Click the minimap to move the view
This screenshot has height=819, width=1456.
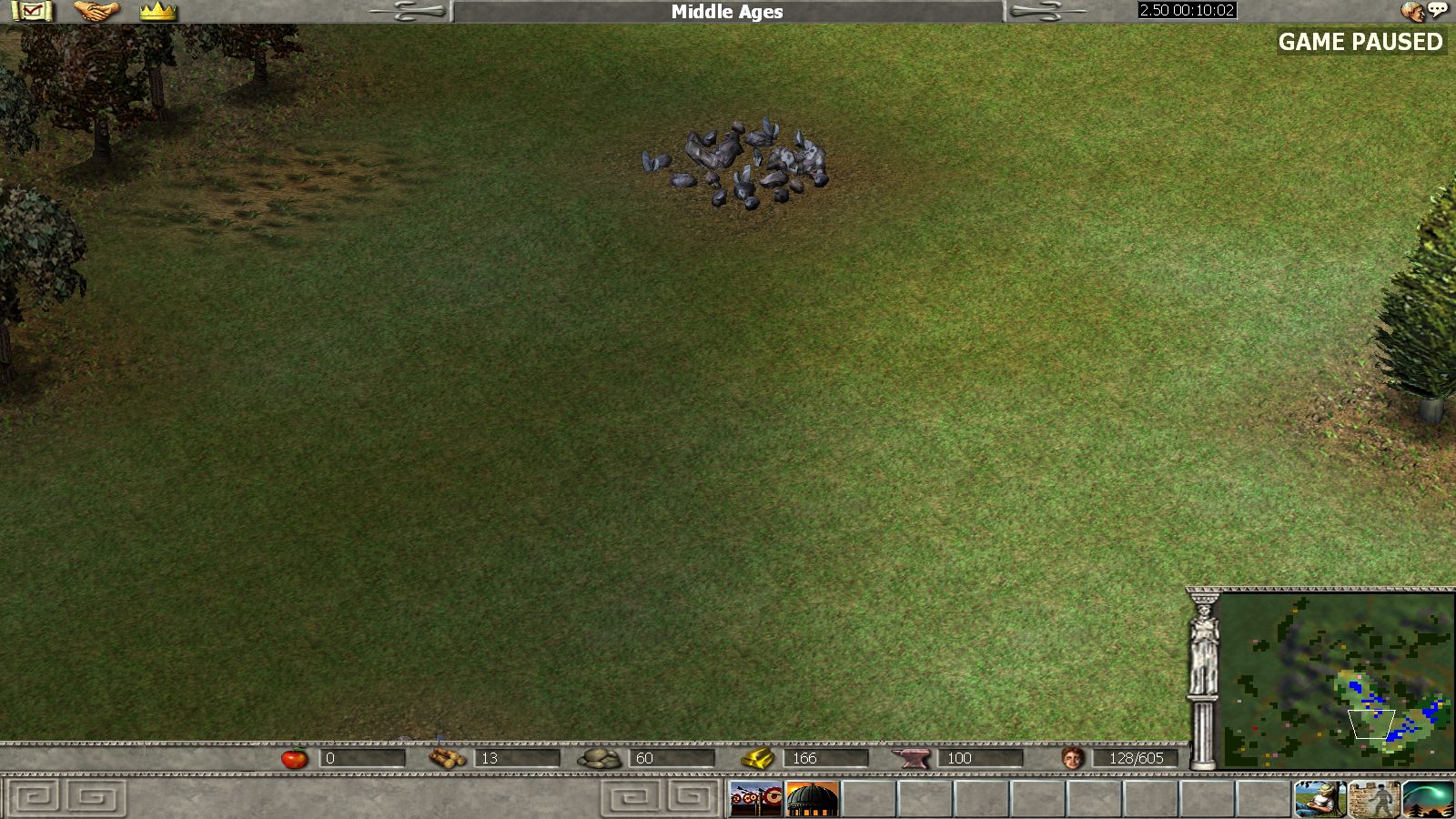1336,681
